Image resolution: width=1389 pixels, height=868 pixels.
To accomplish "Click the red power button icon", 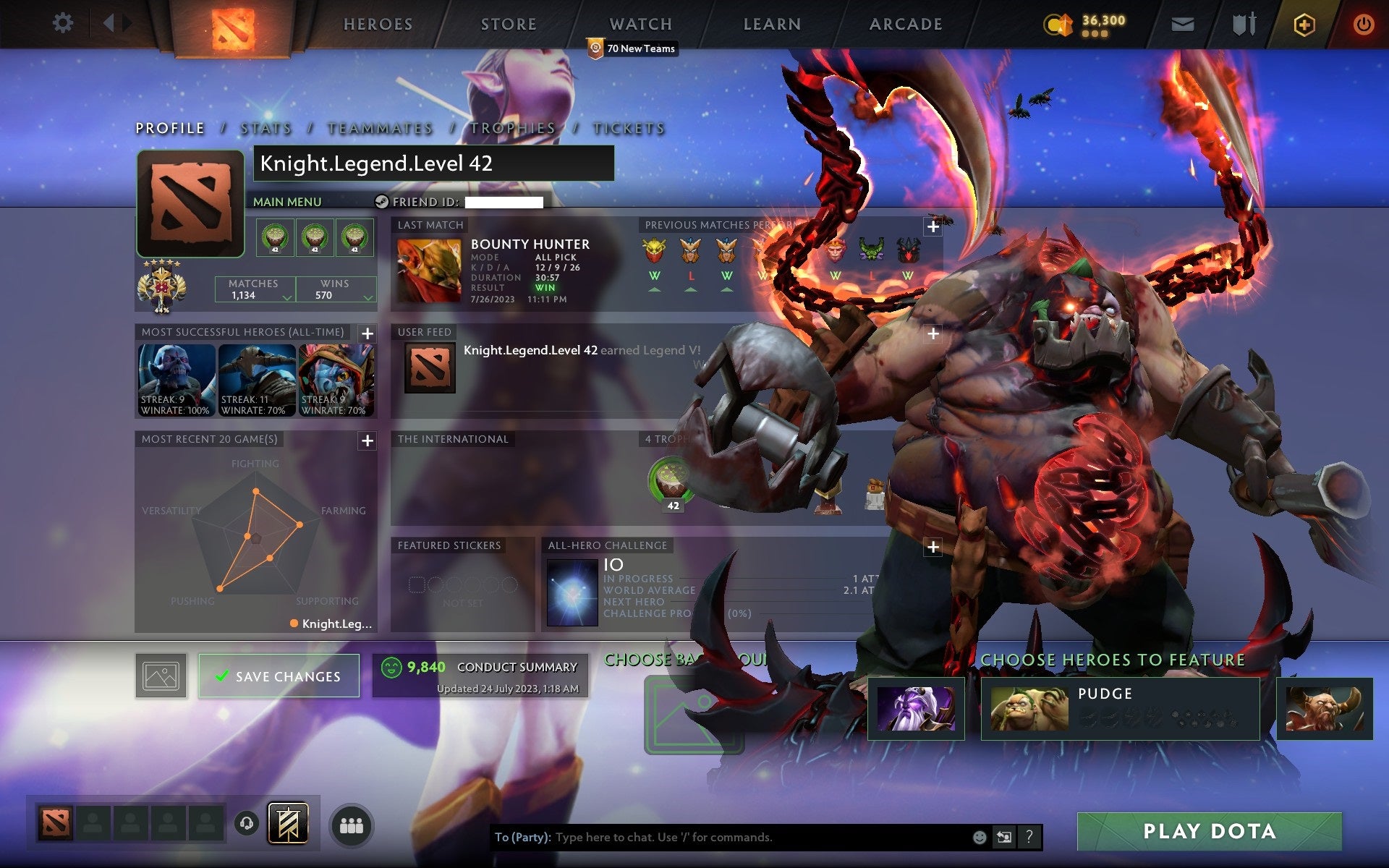I will tap(1363, 23).
